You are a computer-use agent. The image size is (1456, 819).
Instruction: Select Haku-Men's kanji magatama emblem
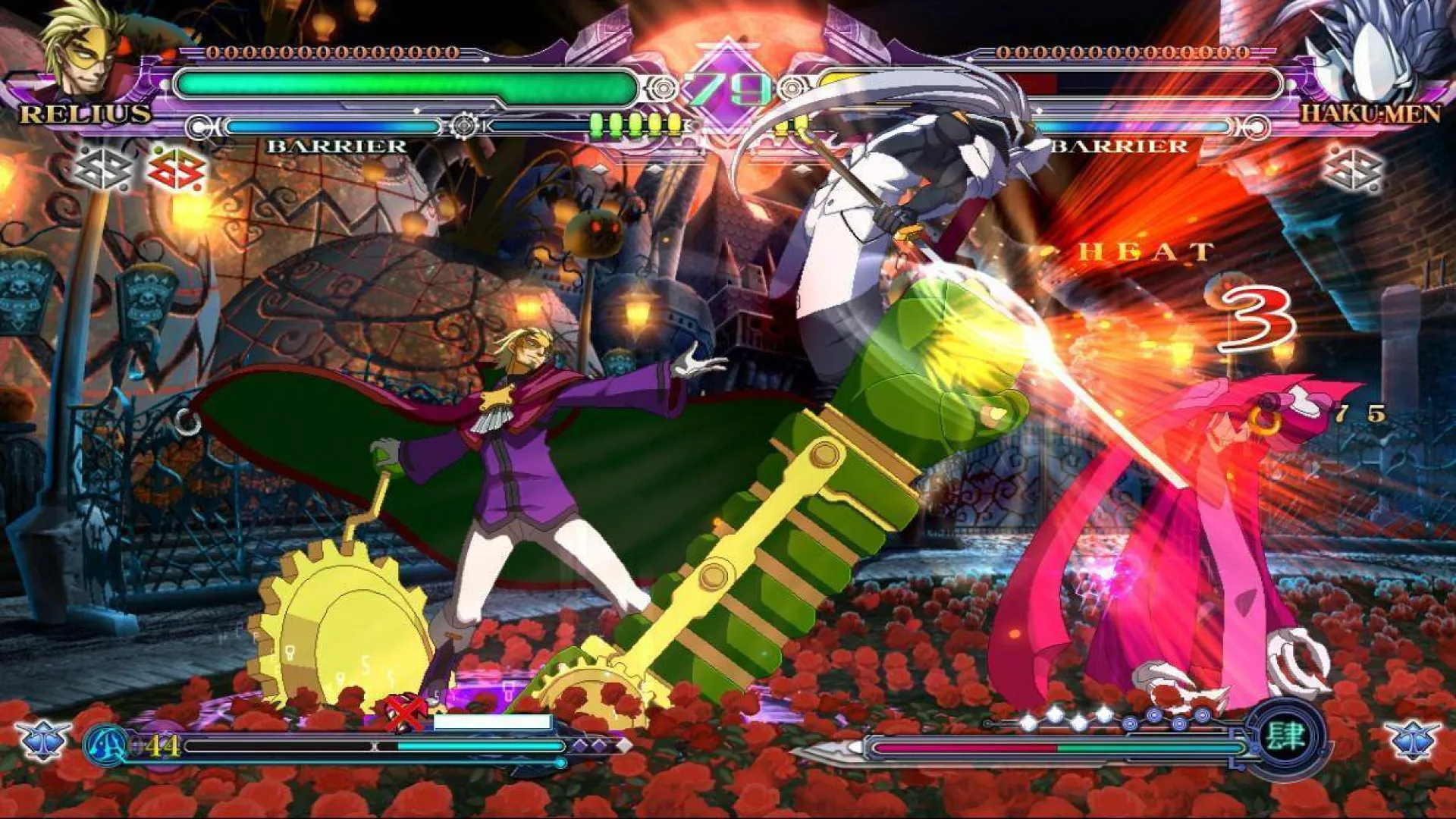[x=1285, y=737]
